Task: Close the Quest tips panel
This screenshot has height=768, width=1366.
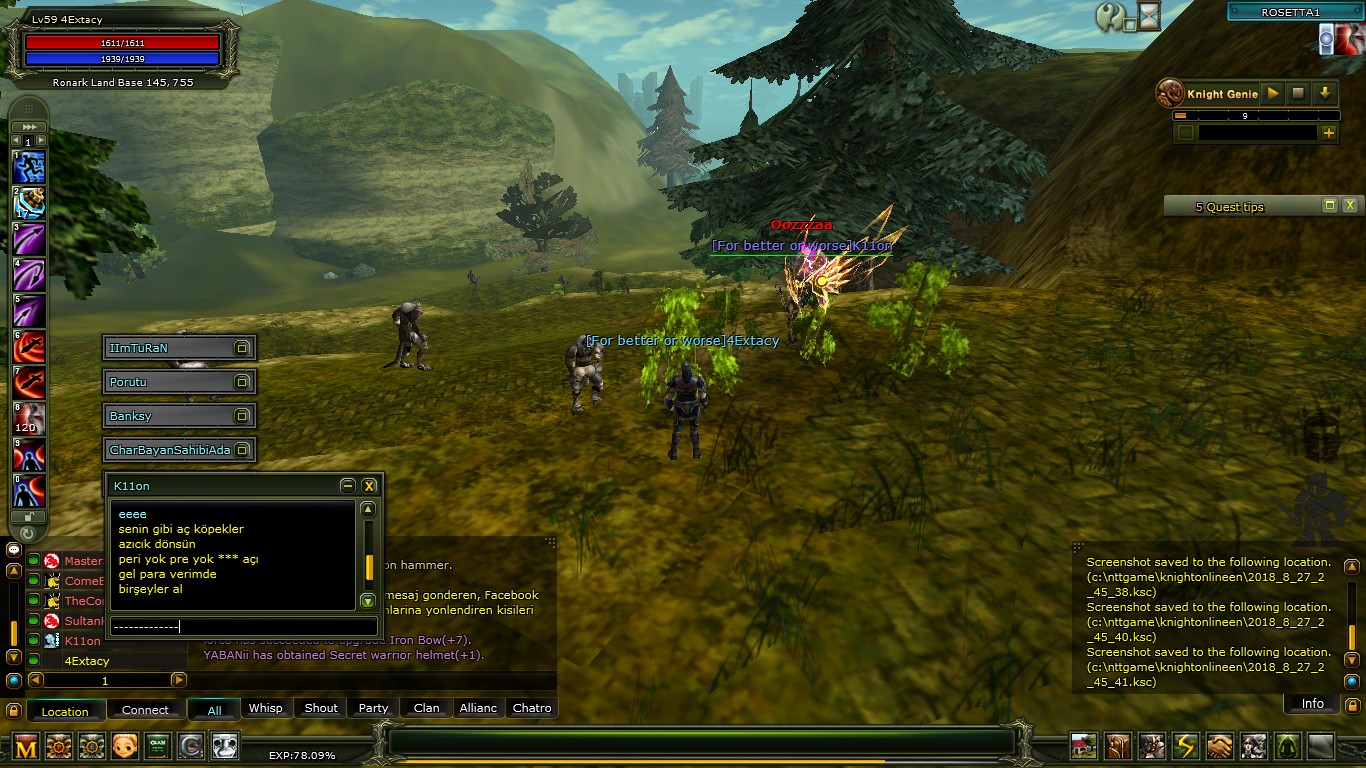Action: pos(1350,206)
